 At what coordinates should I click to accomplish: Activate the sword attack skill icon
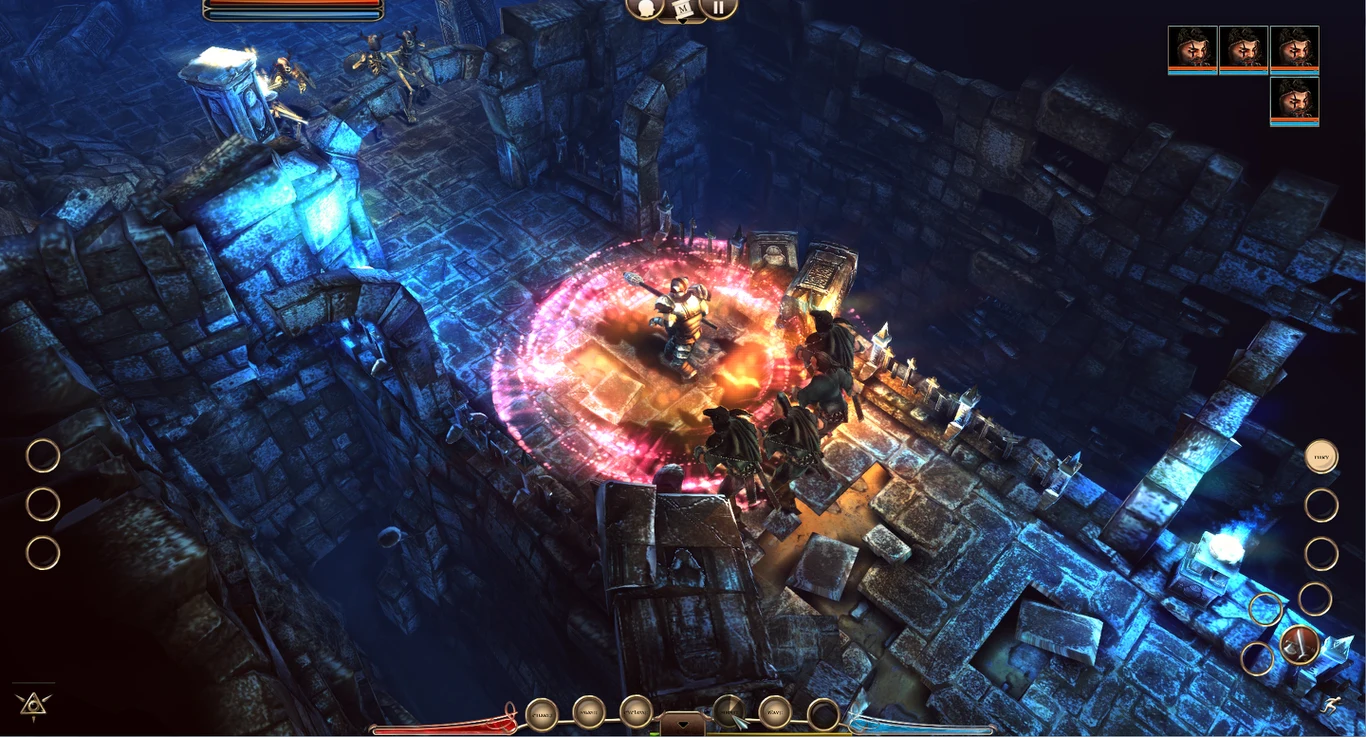pos(1299,645)
